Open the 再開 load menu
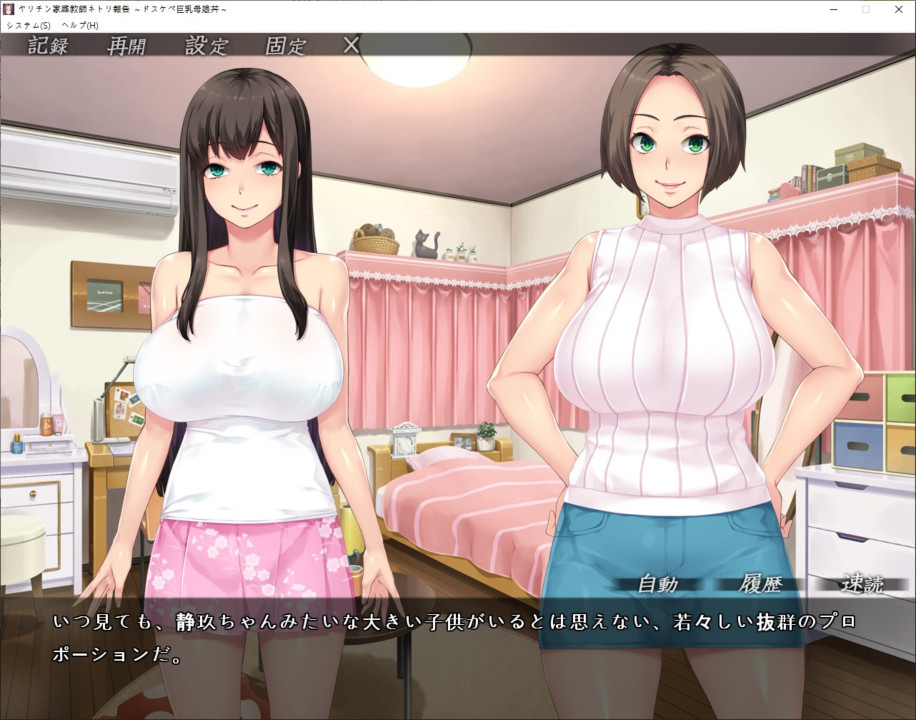 pyautogui.click(x=127, y=46)
